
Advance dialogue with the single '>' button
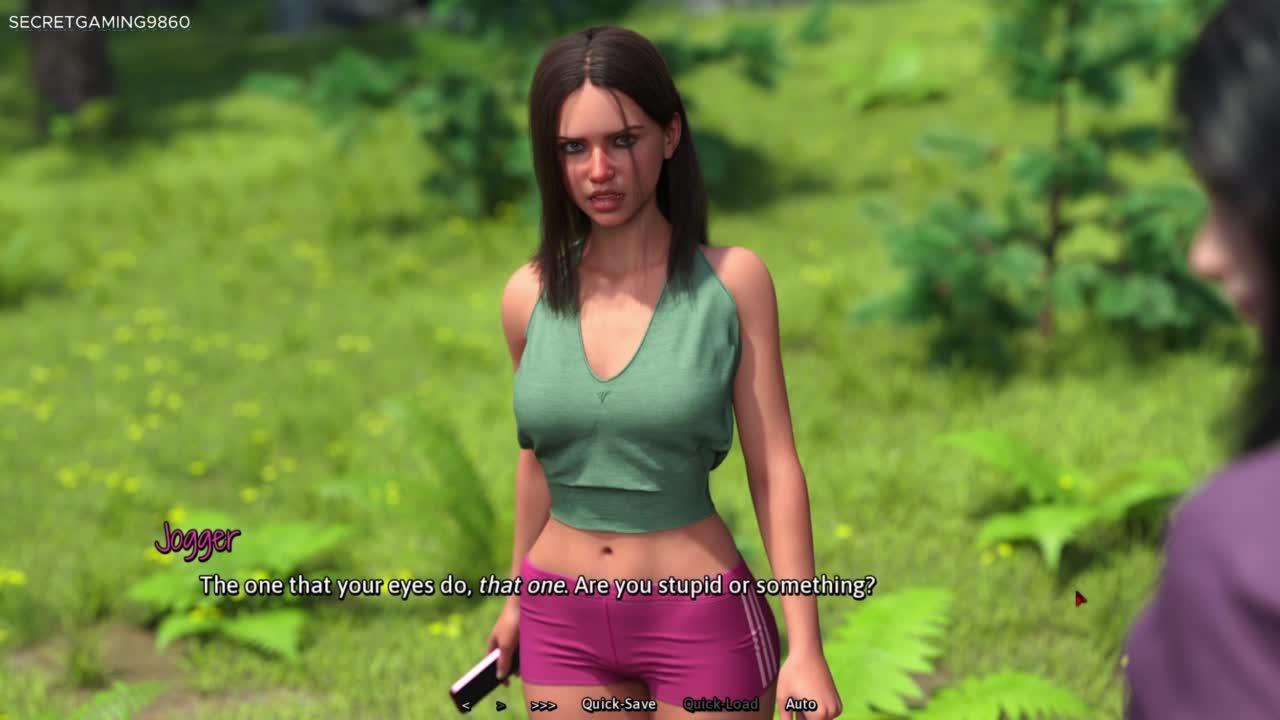click(501, 705)
